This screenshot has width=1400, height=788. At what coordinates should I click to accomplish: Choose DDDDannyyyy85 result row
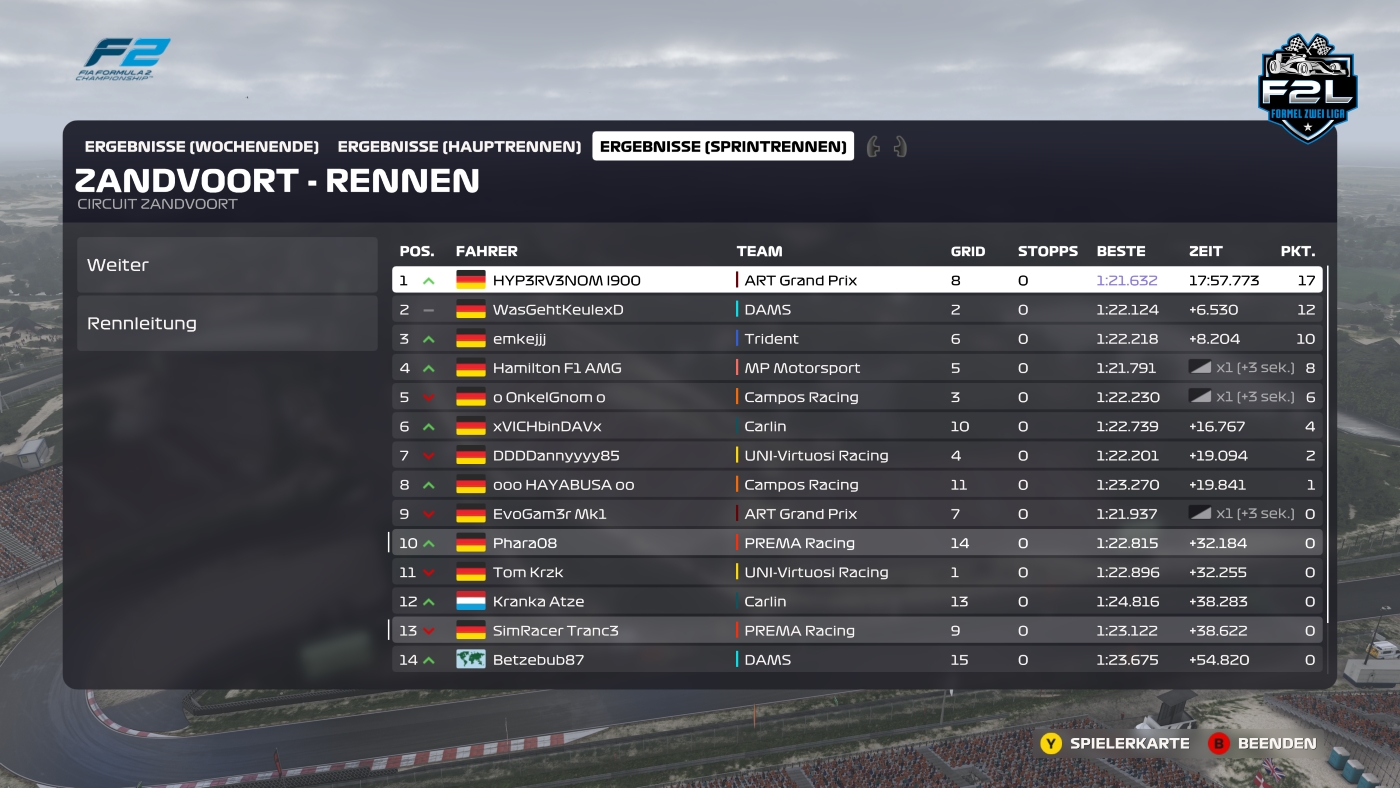(857, 455)
